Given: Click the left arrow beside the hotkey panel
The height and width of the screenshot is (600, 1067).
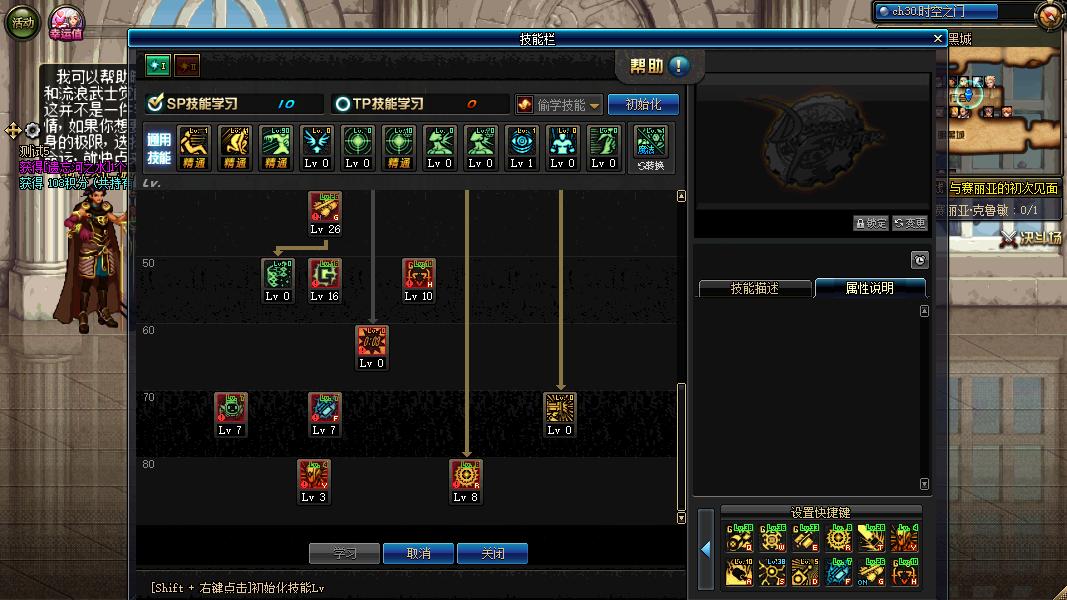Looking at the screenshot, I should coord(705,549).
